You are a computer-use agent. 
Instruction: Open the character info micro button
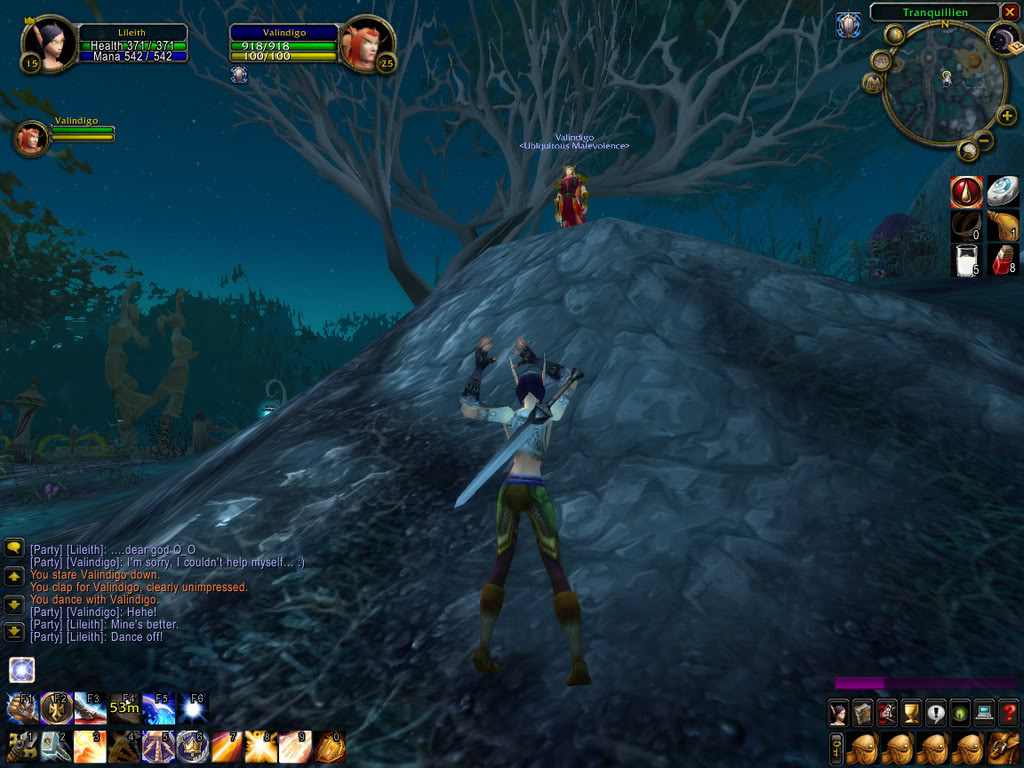tap(839, 712)
